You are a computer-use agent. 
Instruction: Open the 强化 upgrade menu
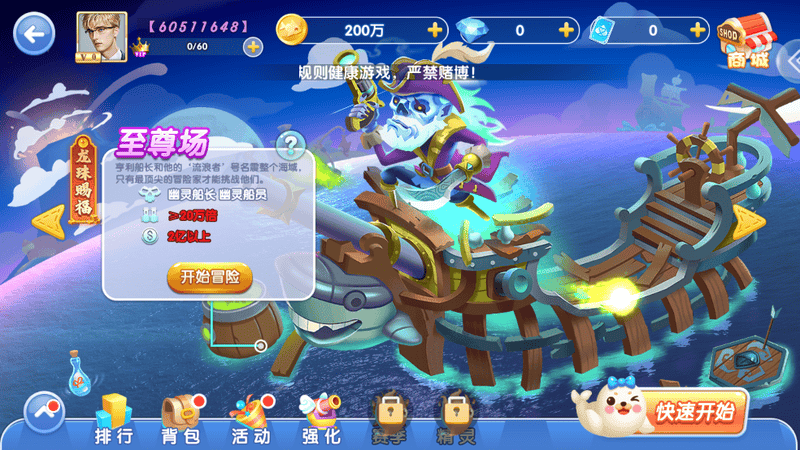pos(321,419)
